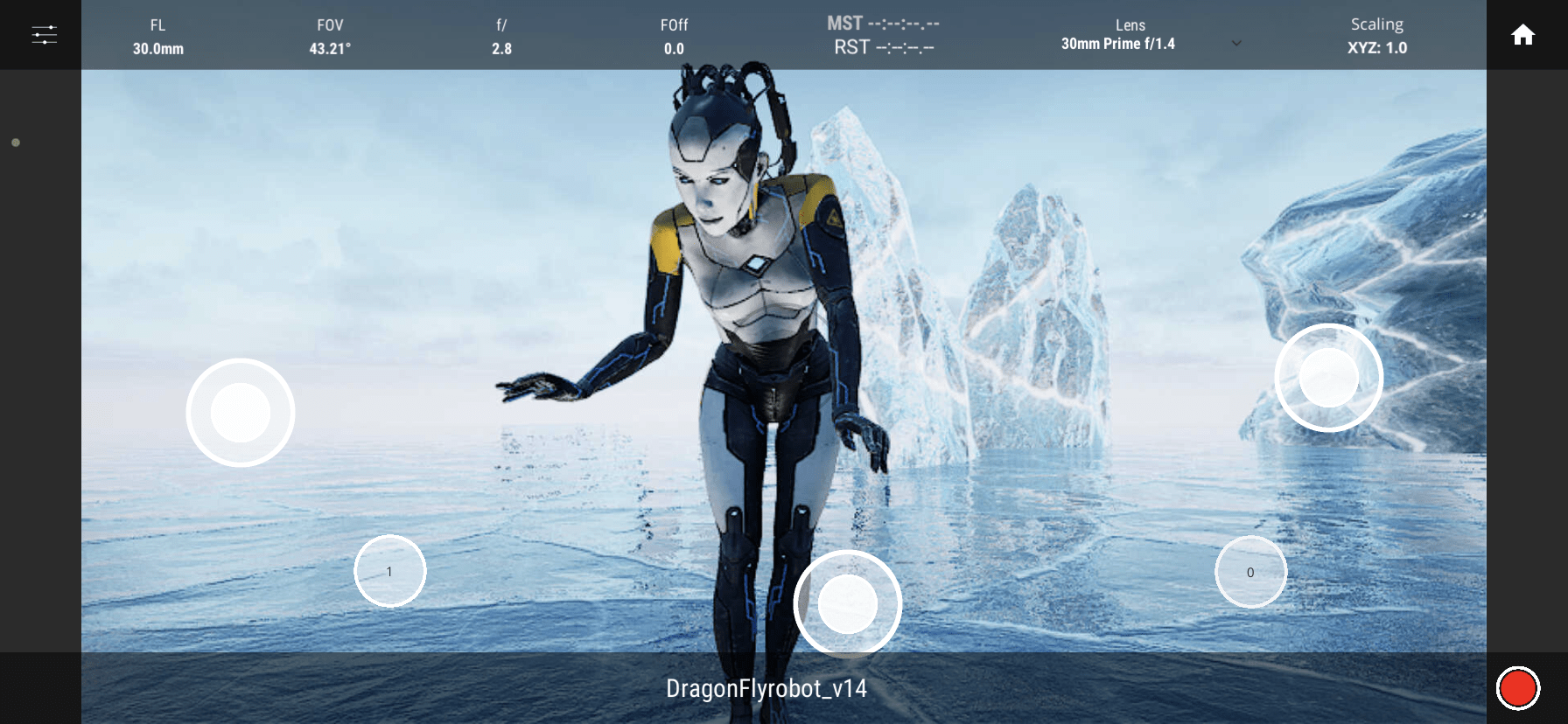This screenshot has width=1568, height=724.
Task: Edit the FOff 0.0 focus offset
Action: tap(674, 37)
